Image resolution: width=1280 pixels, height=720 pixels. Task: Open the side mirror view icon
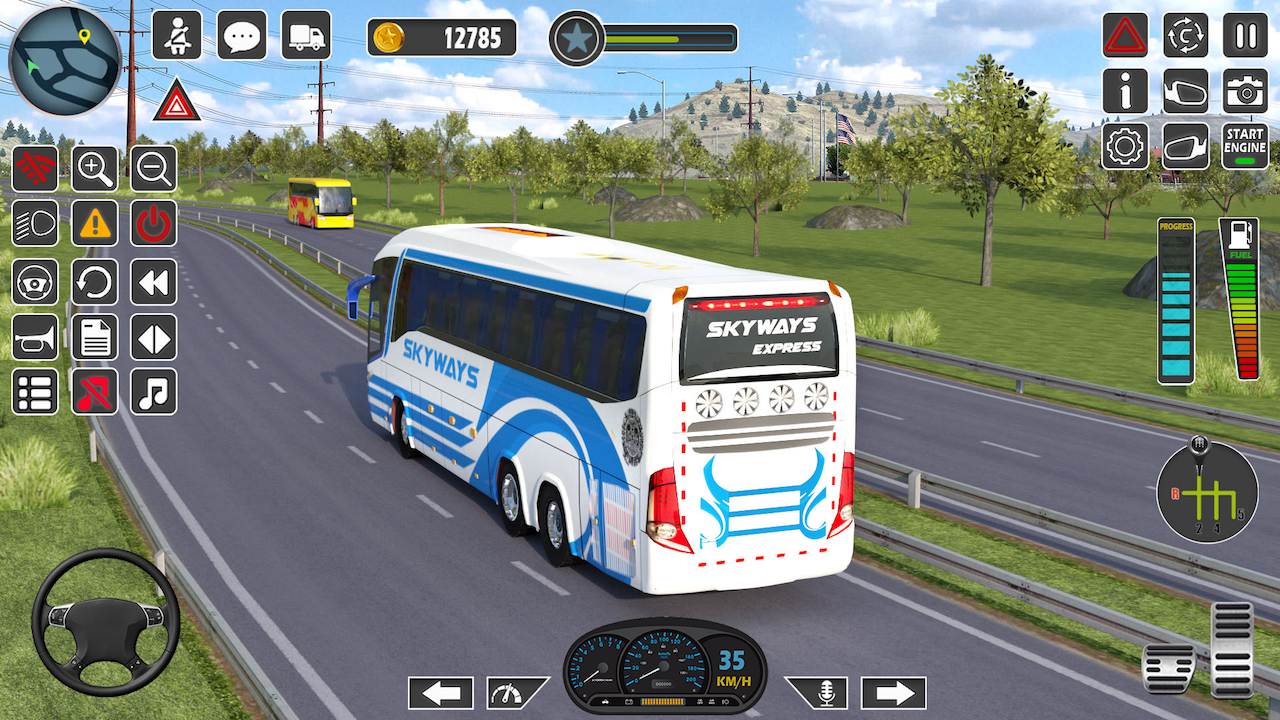point(1185,91)
